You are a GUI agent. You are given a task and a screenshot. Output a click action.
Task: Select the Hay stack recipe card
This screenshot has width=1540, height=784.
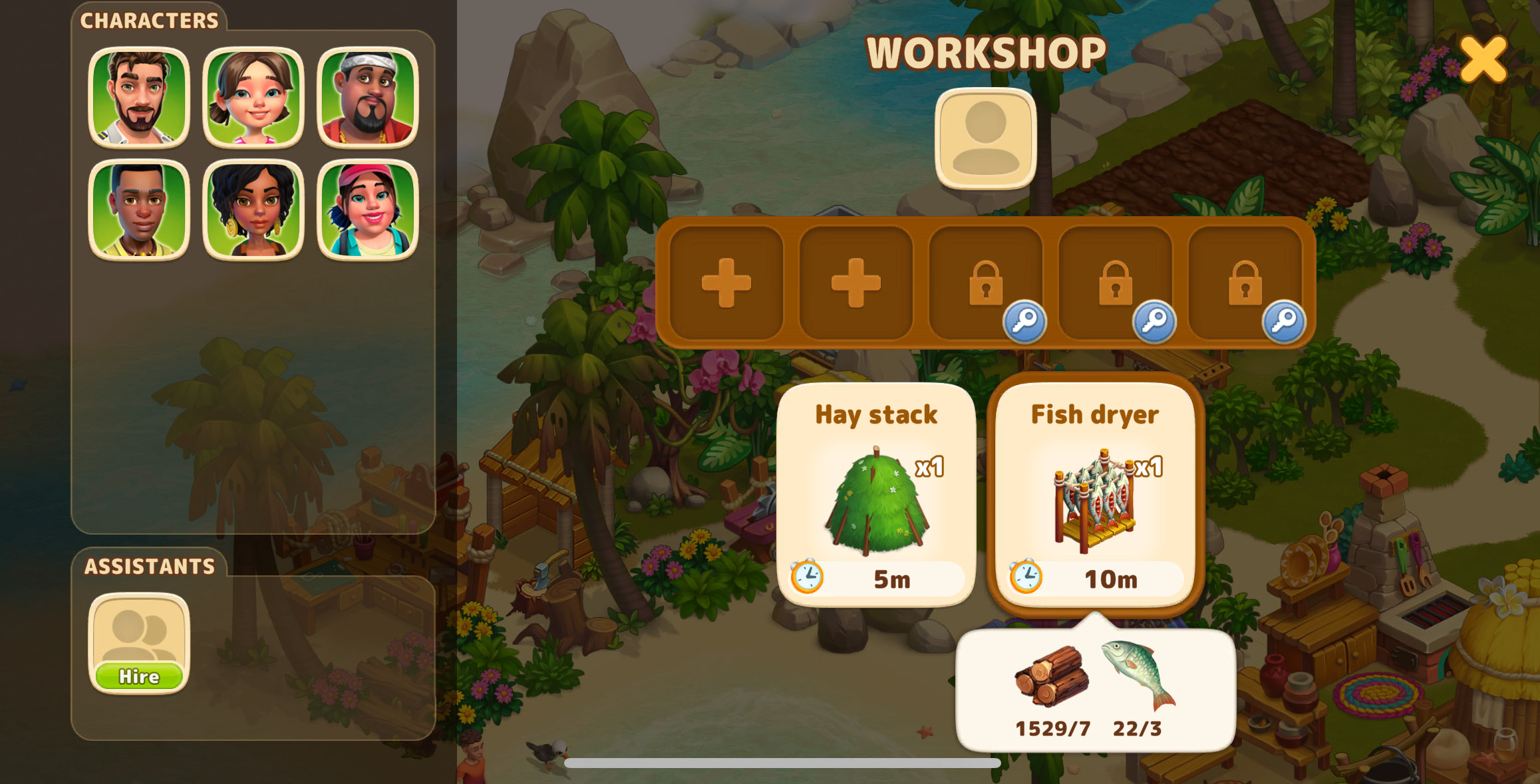pyautogui.click(x=876, y=494)
